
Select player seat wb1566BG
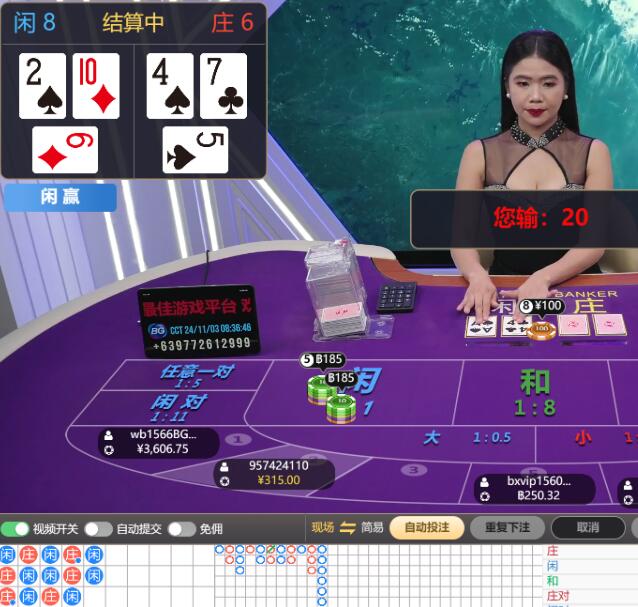[x=158, y=442]
